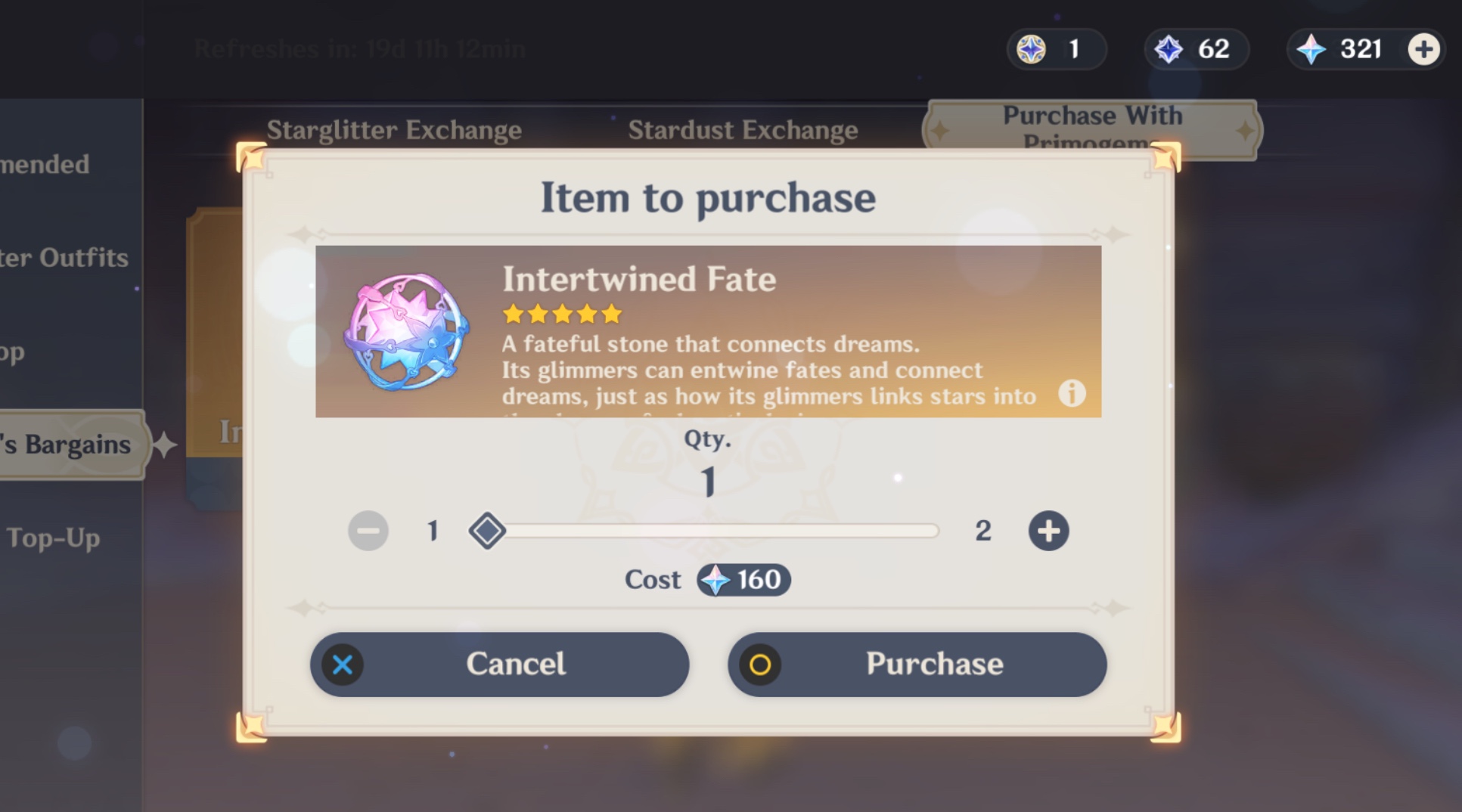Decrease quantity with the minus button
This screenshot has height=812, width=1462.
point(368,531)
